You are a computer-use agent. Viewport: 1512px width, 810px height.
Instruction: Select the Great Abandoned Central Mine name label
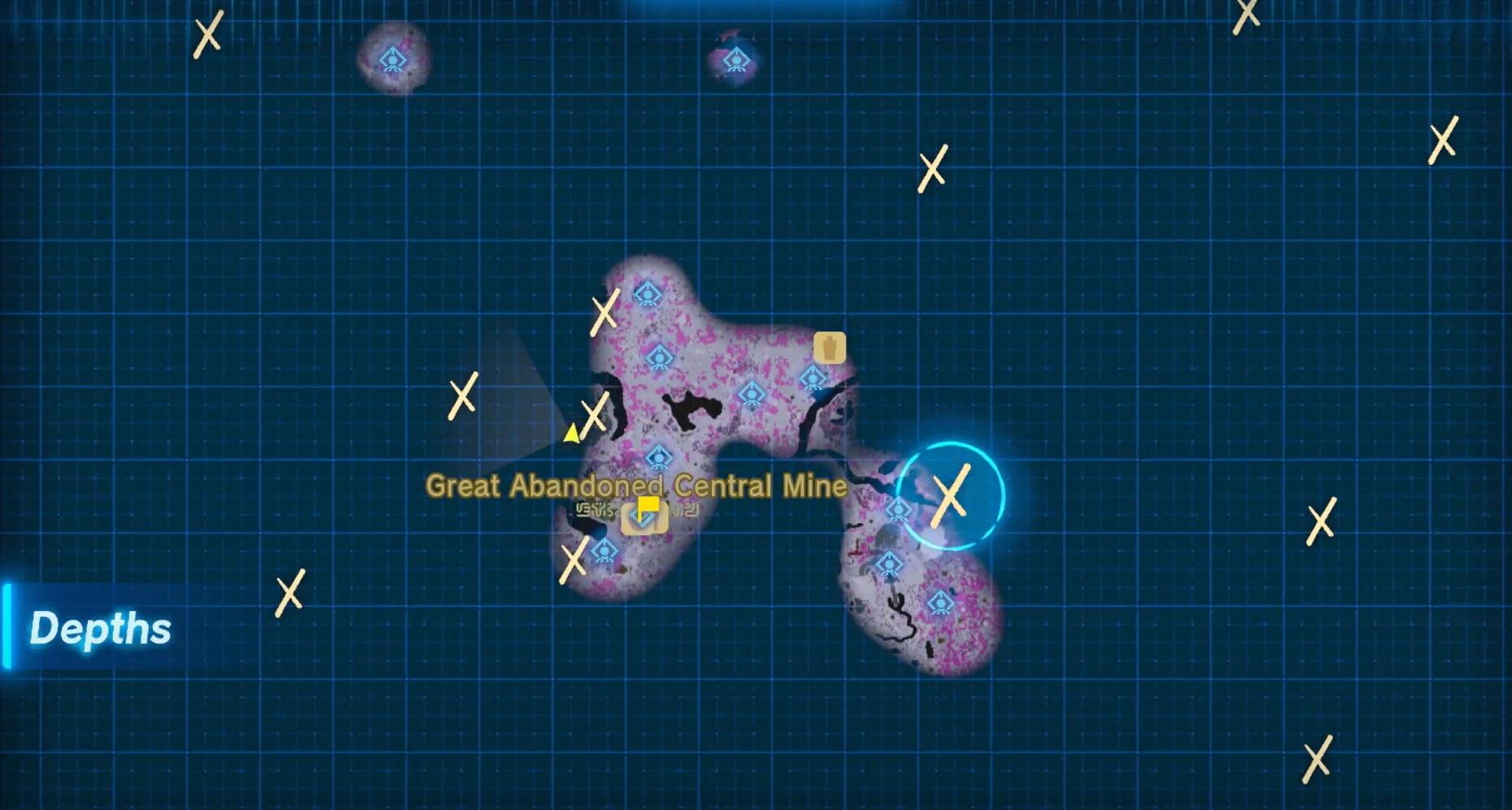pos(636,485)
